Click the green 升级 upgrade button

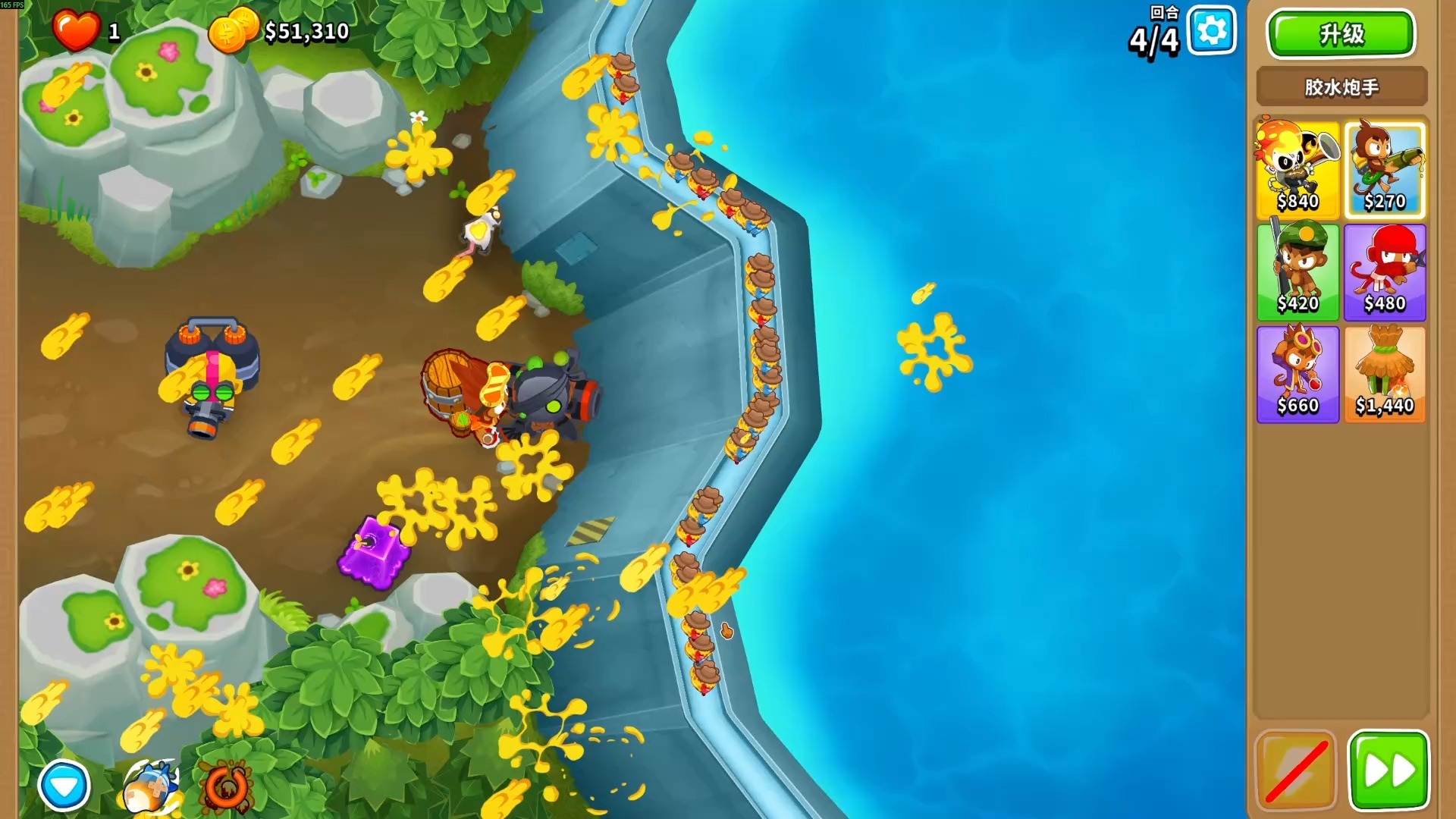coord(1341,34)
